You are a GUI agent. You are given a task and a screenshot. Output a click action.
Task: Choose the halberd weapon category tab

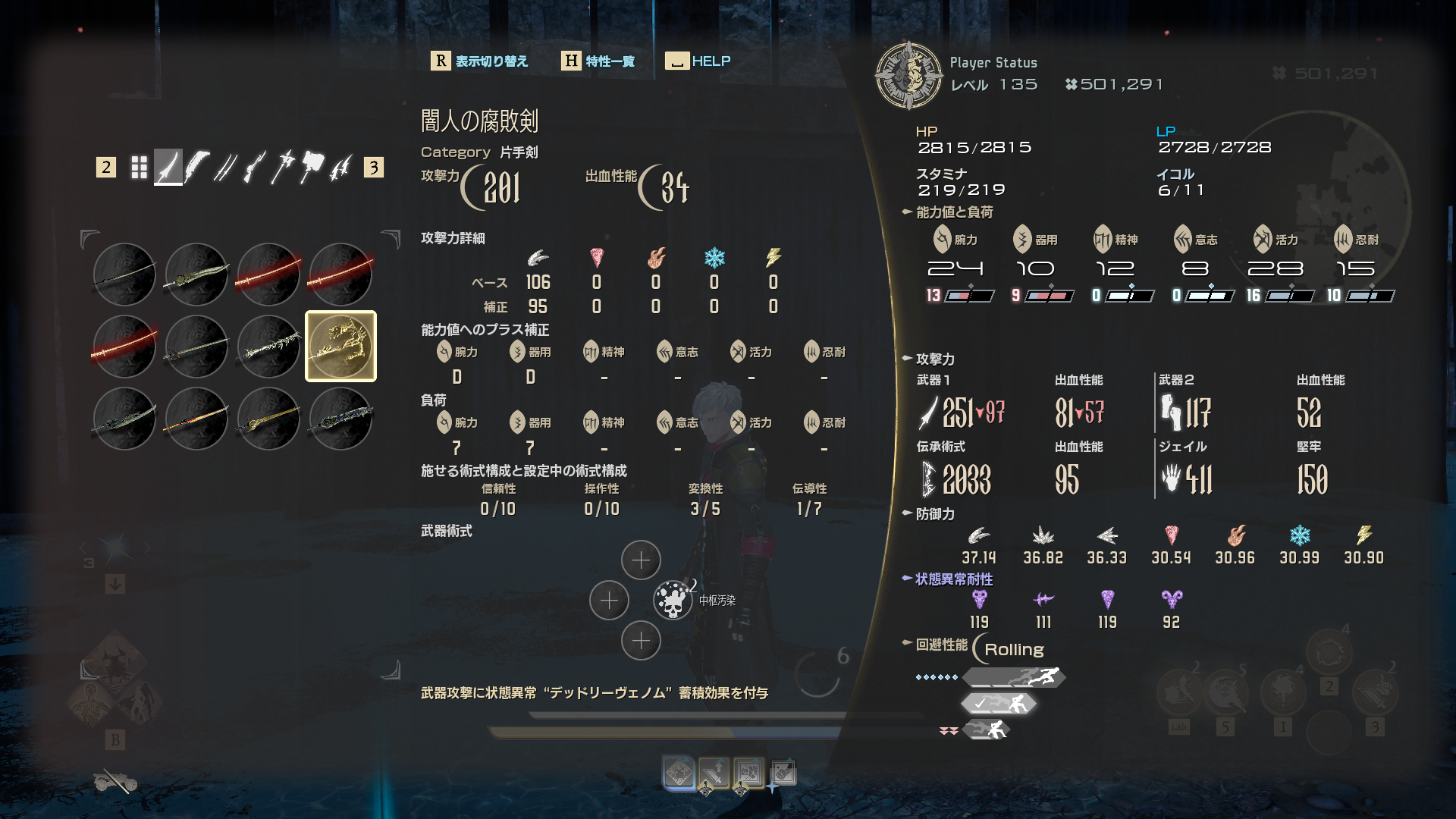(x=283, y=168)
